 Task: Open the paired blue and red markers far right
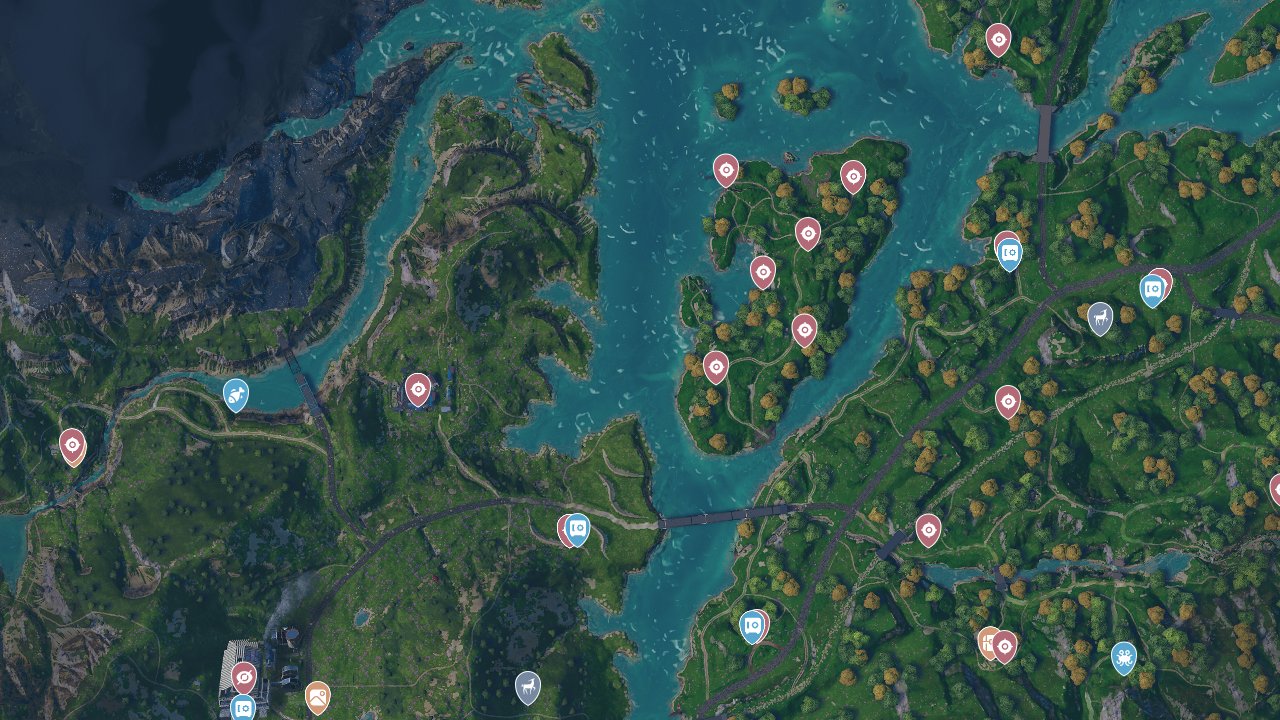point(1152,291)
